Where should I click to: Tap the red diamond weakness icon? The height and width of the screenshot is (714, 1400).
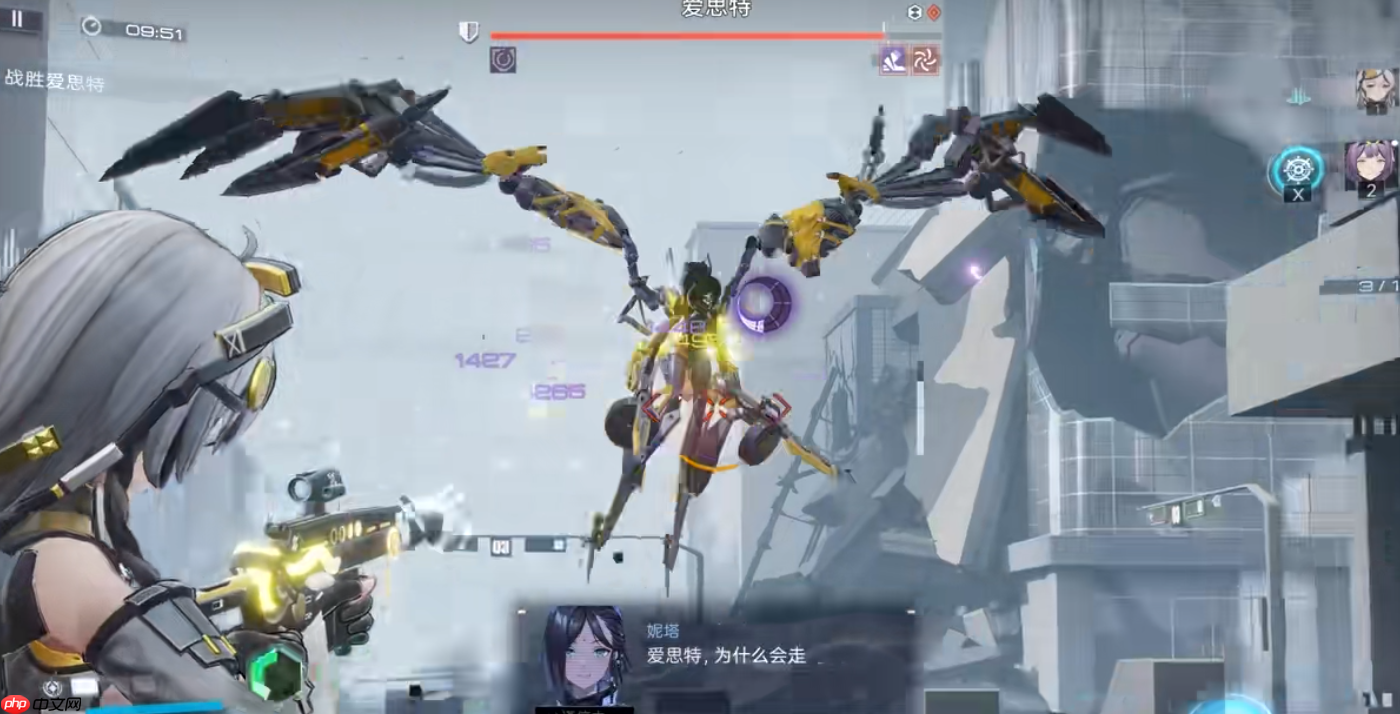point(934,12)
